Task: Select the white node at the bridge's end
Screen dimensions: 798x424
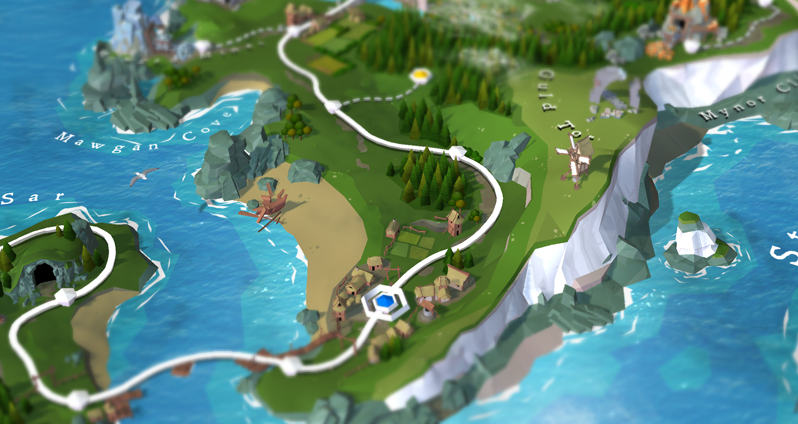Action: [289, 366]
